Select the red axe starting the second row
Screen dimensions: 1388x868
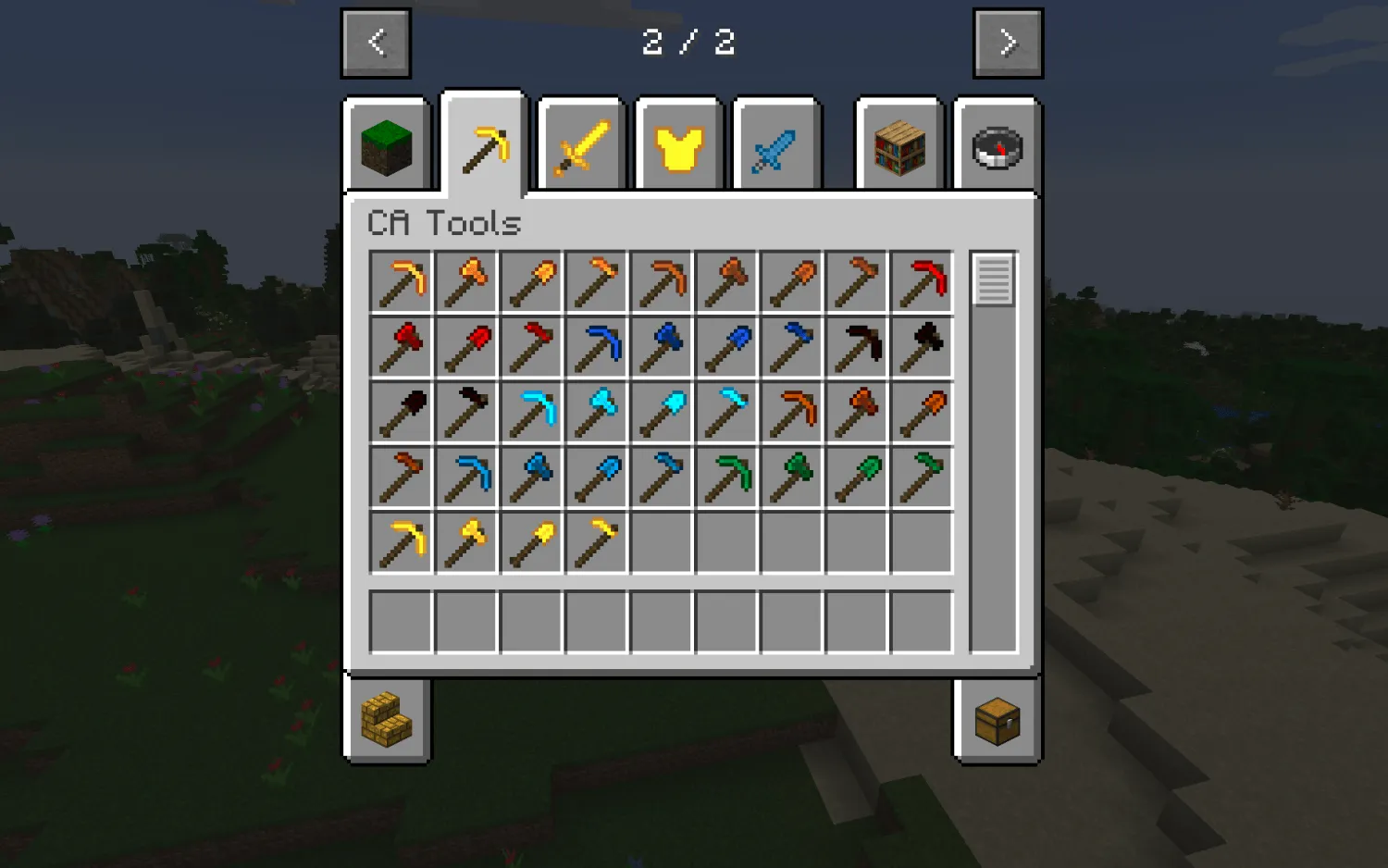400,347
